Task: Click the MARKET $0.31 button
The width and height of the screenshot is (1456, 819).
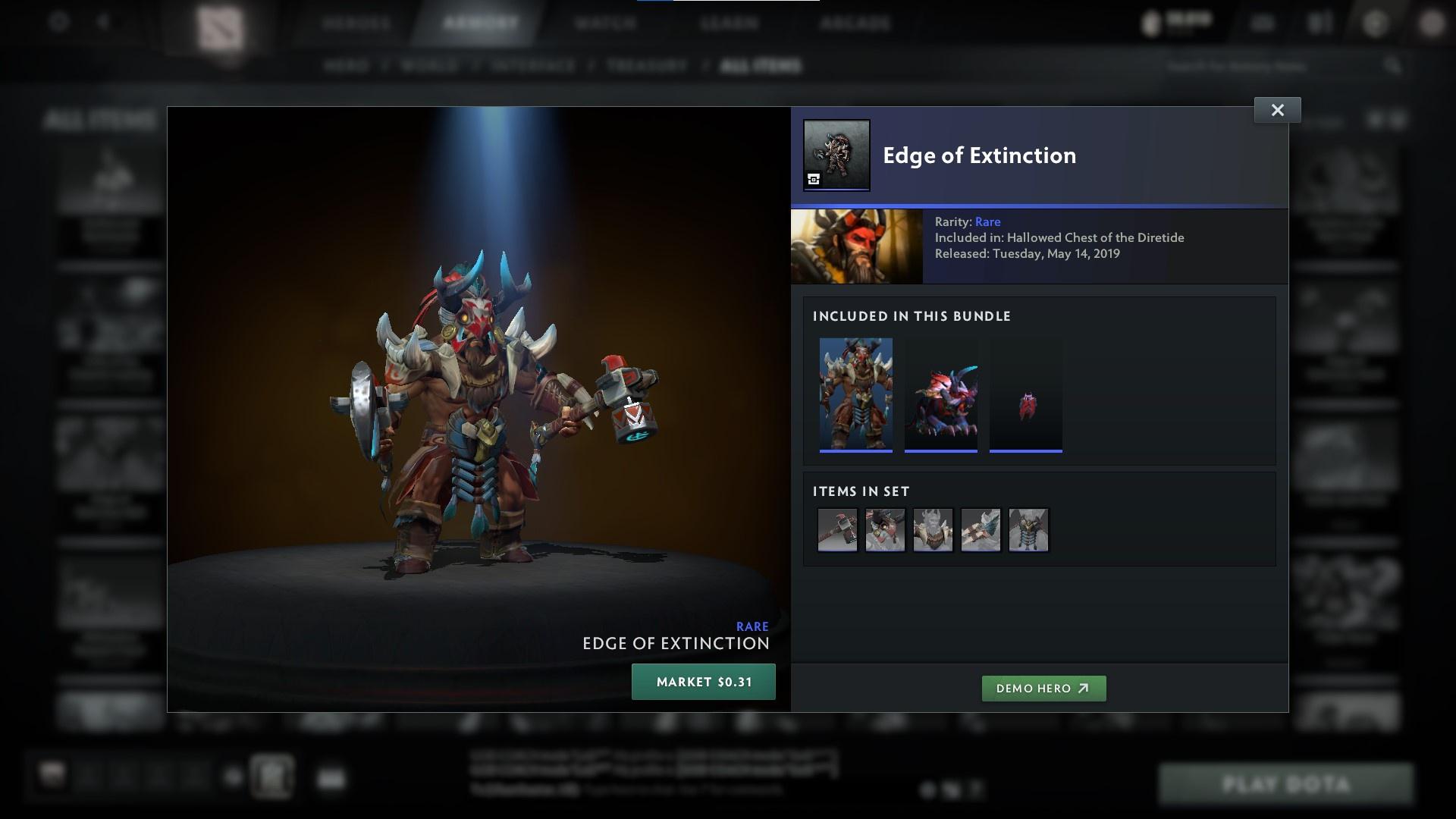Action: coord(703,681)
